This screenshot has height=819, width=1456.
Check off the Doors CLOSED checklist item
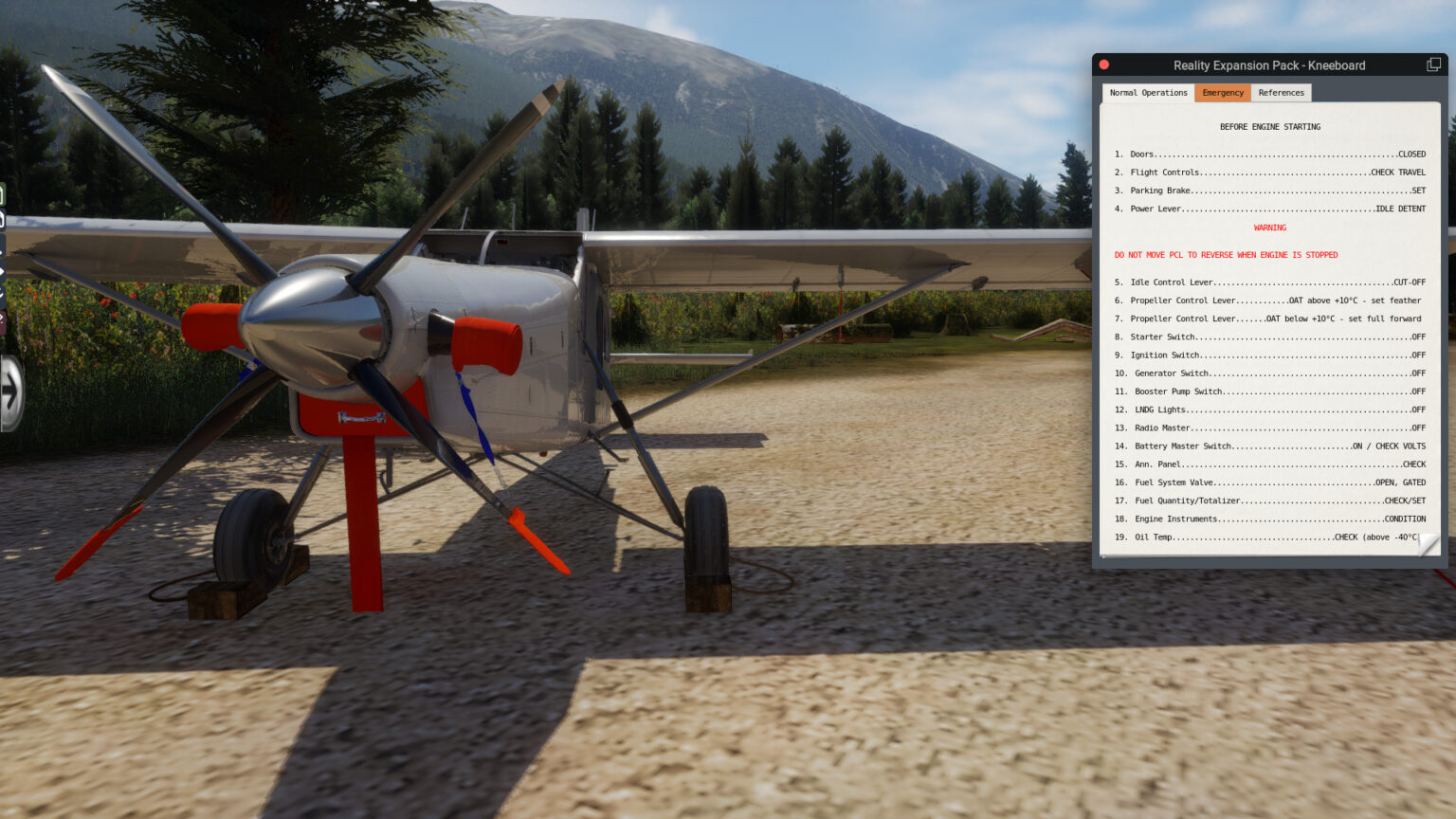point(1270,154)
